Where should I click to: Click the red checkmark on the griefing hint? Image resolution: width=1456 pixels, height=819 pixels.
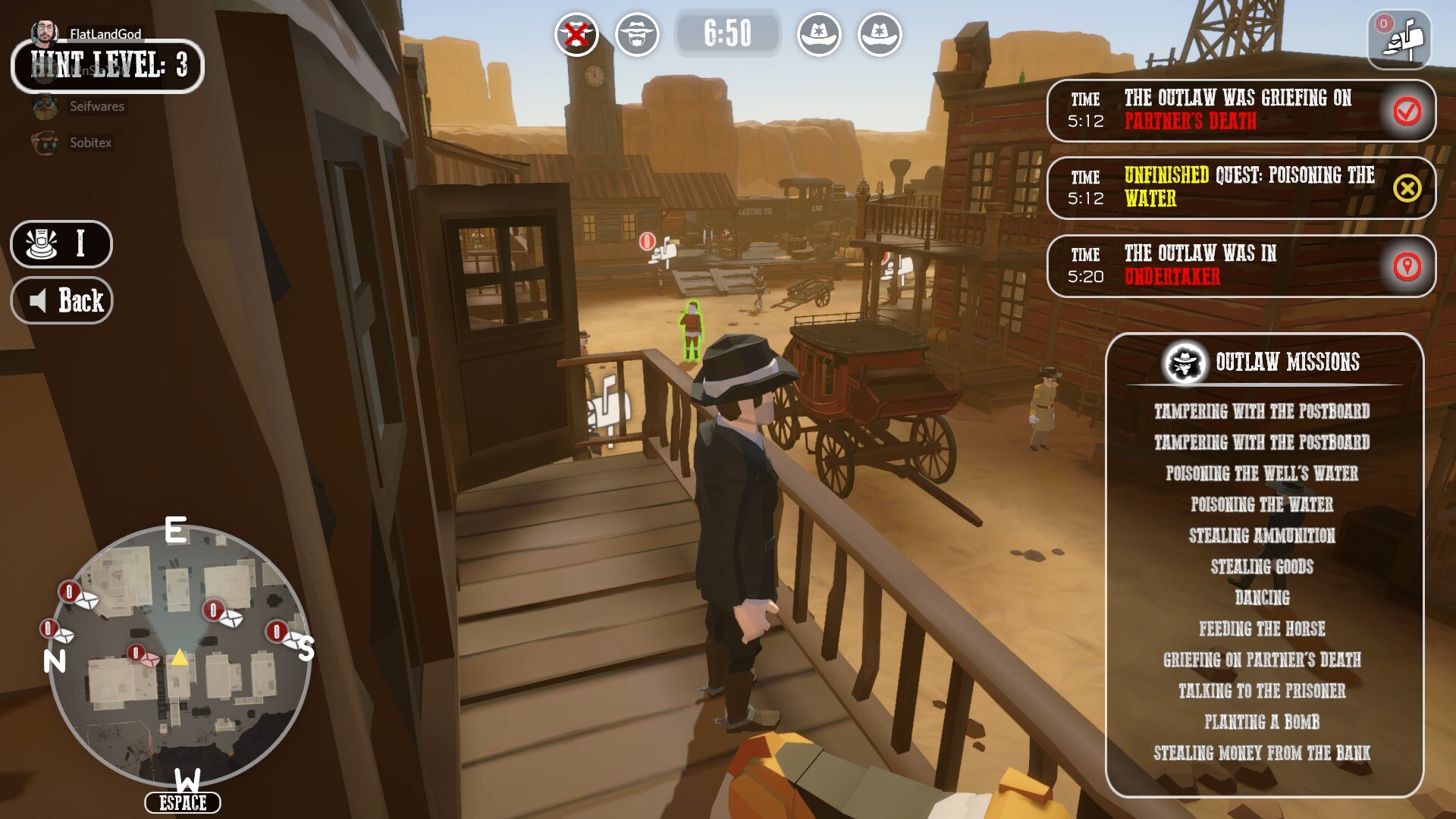(1408, 112)
